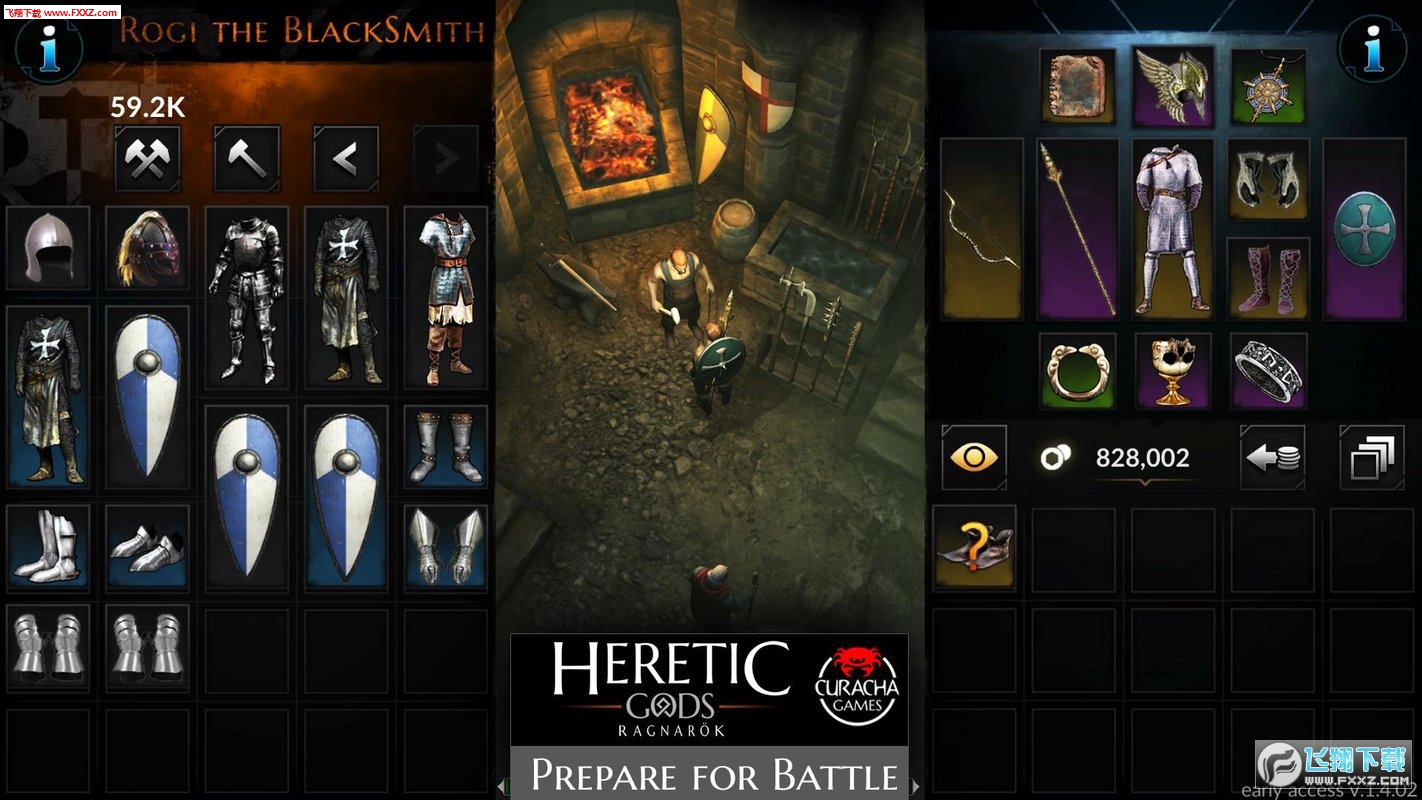Screen dimensions: 1422x800
Task: Choose the equipped teal round shield
Action: pyautogui.click(x=1364, y=228)
